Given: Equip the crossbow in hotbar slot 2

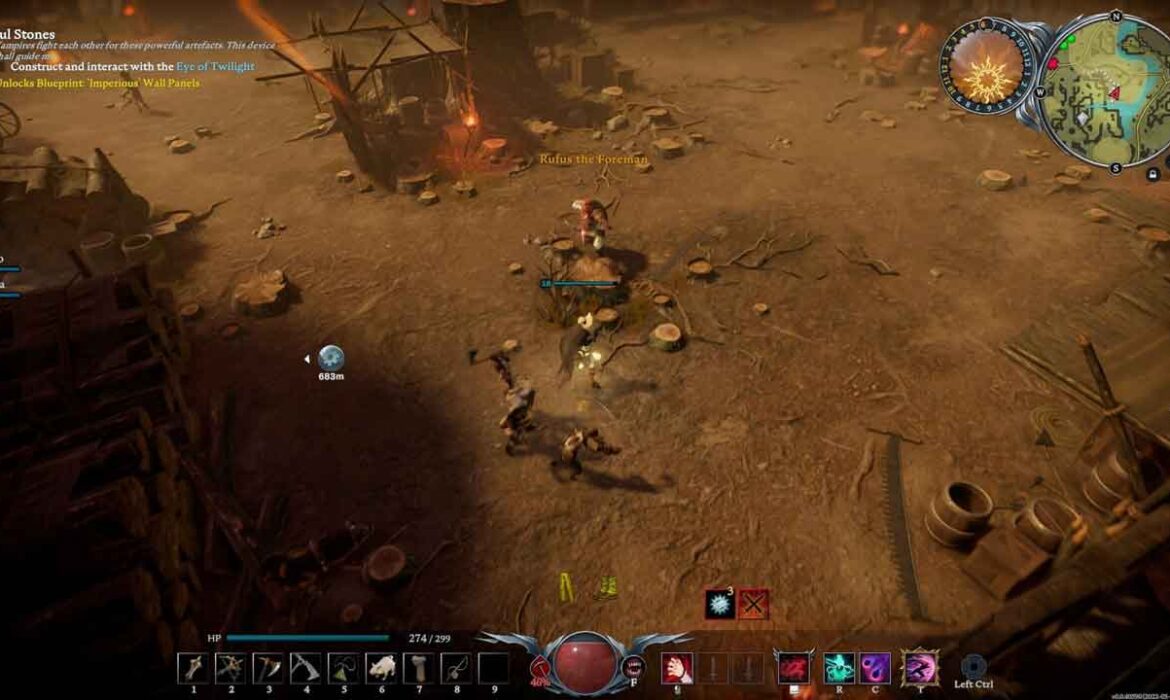Looking at the screenshot, I should (231, 667).
